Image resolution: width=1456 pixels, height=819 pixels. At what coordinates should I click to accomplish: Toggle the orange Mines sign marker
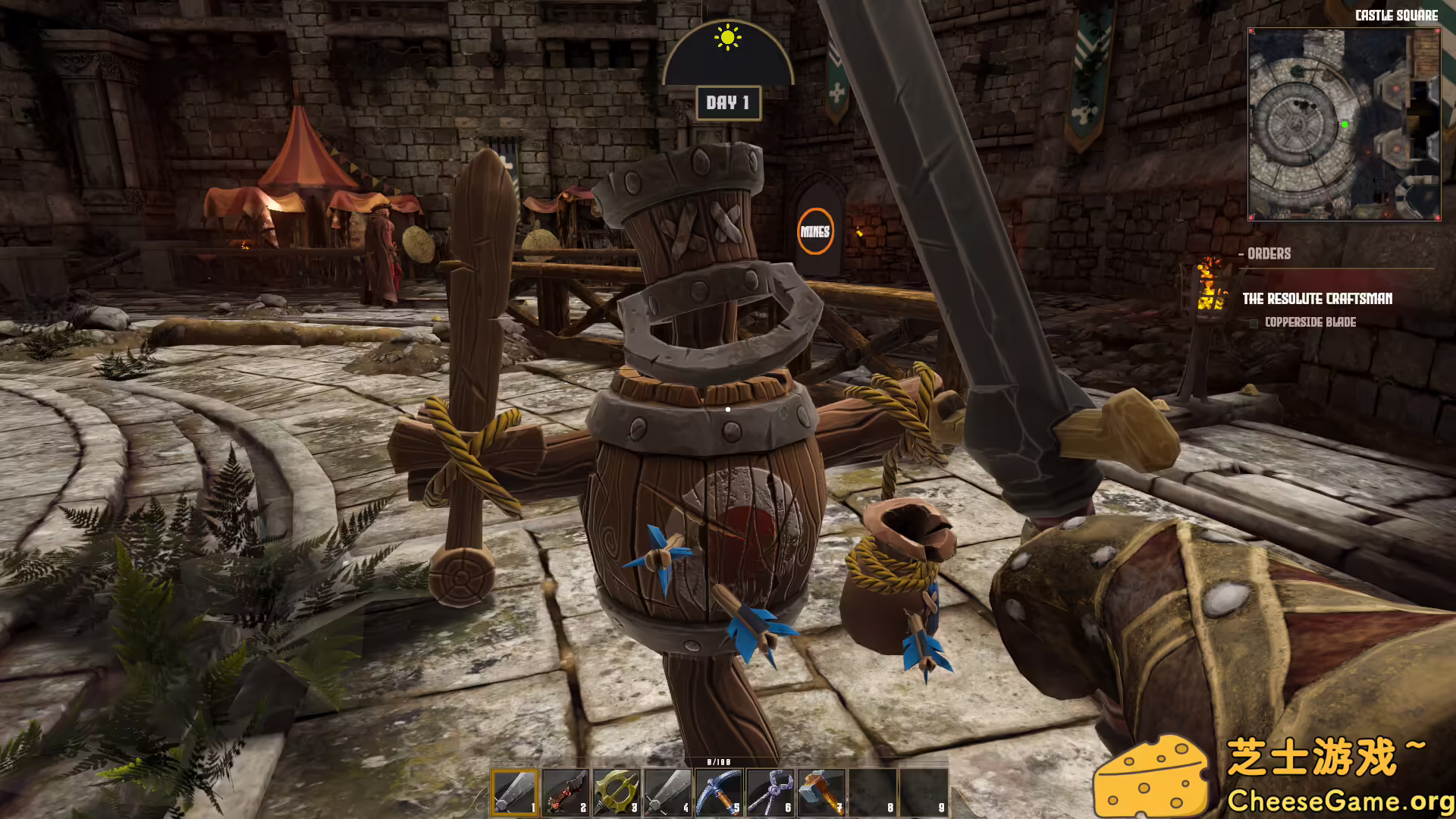coord(815,231)
